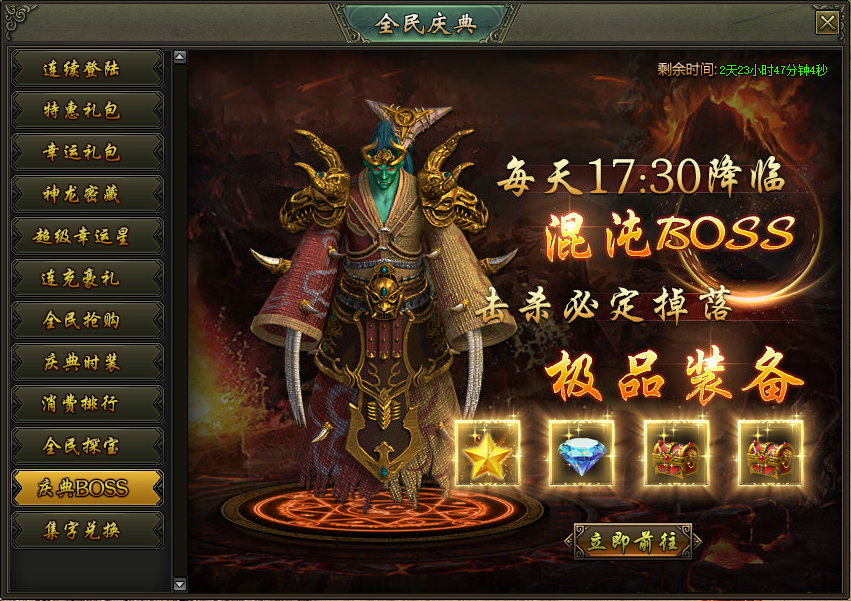This screenshot has width=851, height=601.
Task: Open the 超级幸运星 tab
Action: [x=86, y=237]
